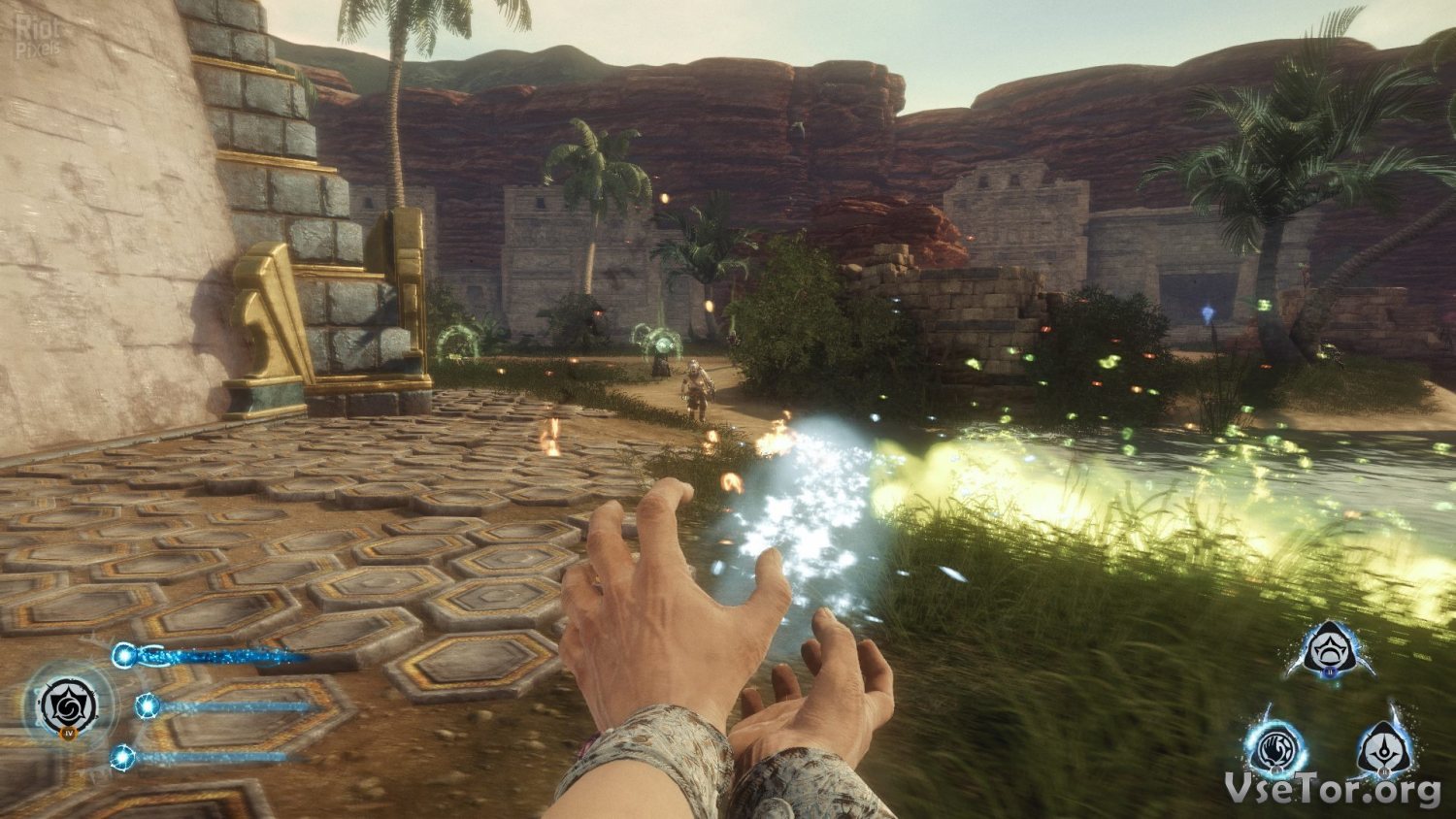
Task: Activate the pointed star eye spell icon
Action: 1385,750
